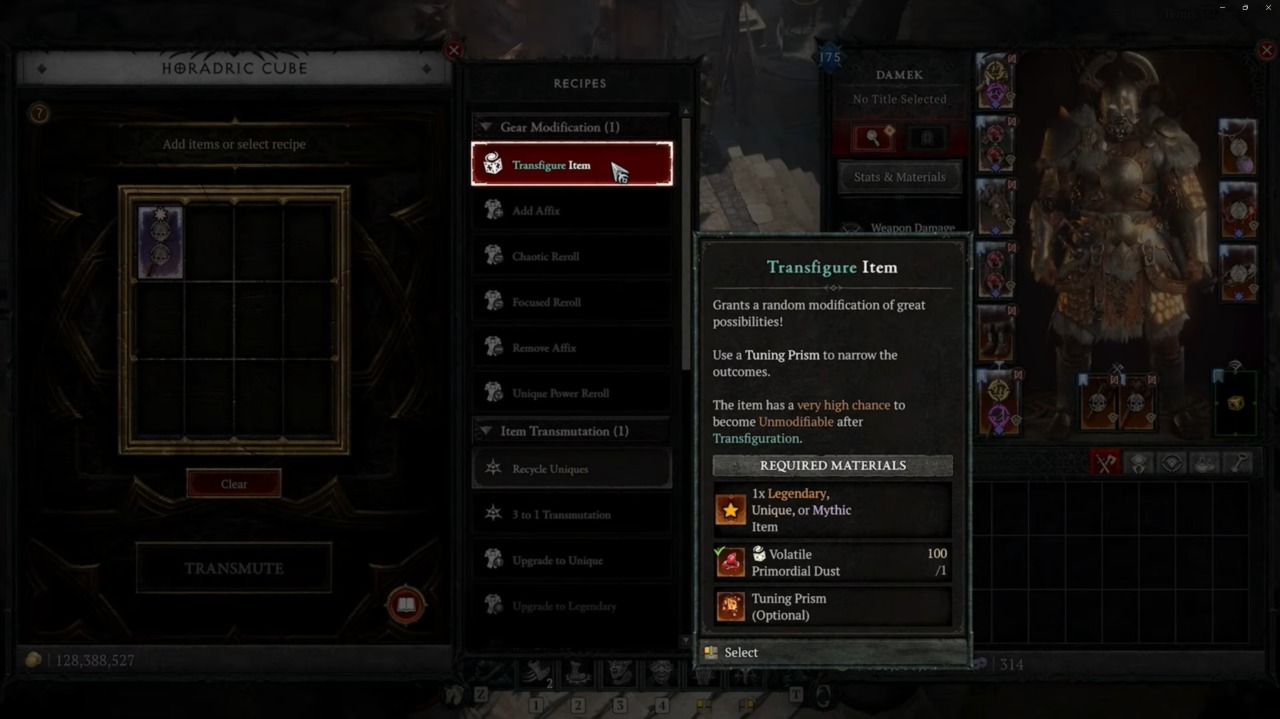Screen dimensions: 1280x719
Task: Click the Transmute button
Action: coord(234,568)
